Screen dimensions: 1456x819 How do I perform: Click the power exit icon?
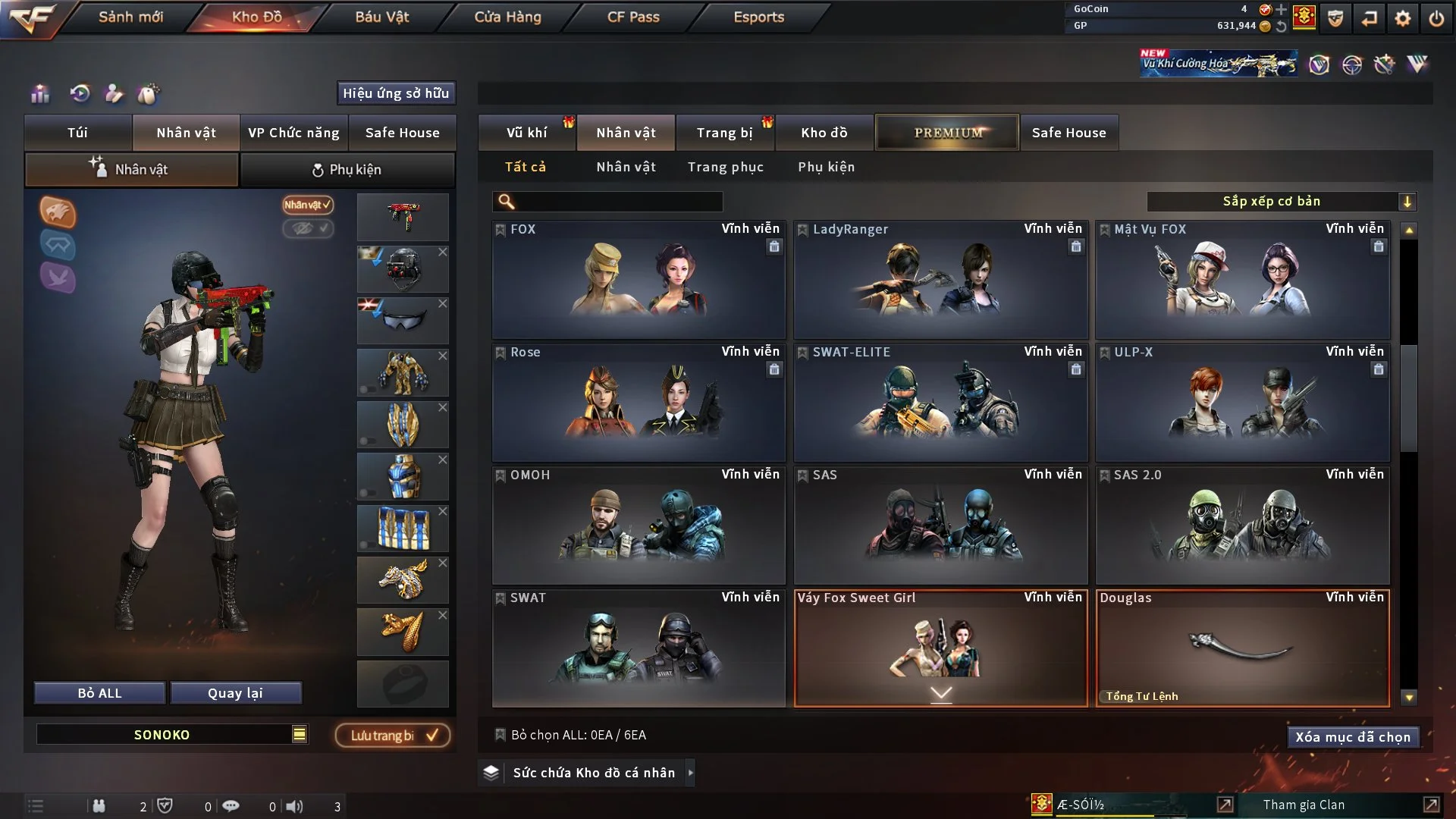tap(1436, 18)
